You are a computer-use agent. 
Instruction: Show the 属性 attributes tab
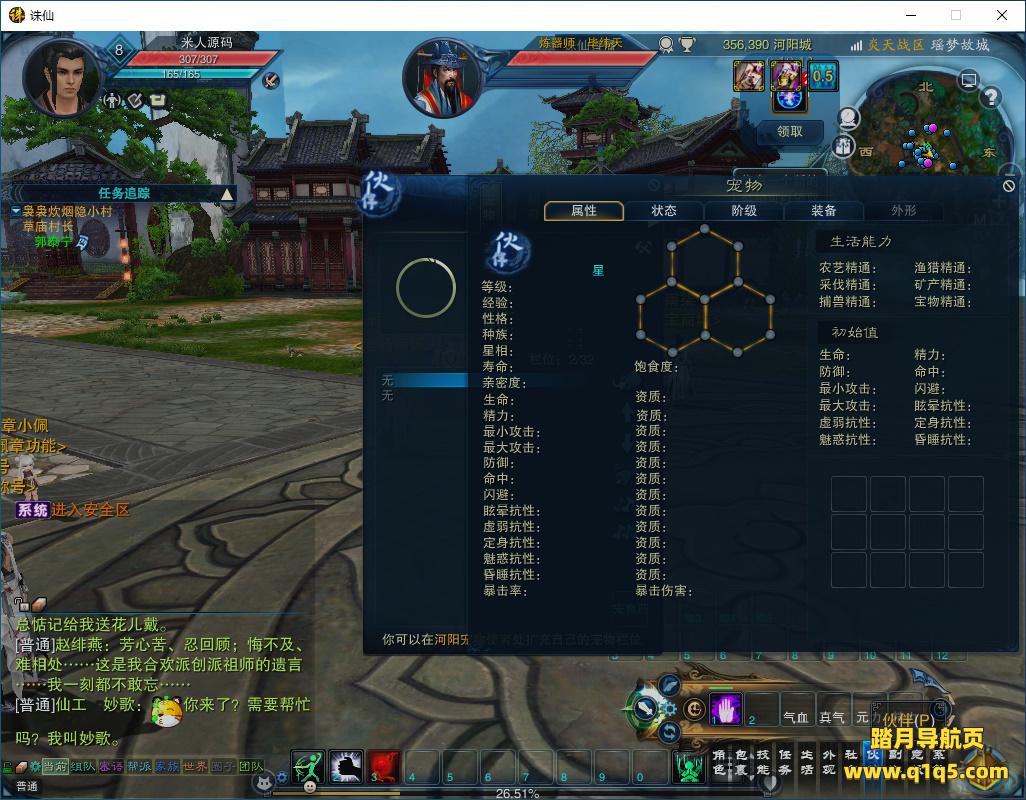coord(584,211)
